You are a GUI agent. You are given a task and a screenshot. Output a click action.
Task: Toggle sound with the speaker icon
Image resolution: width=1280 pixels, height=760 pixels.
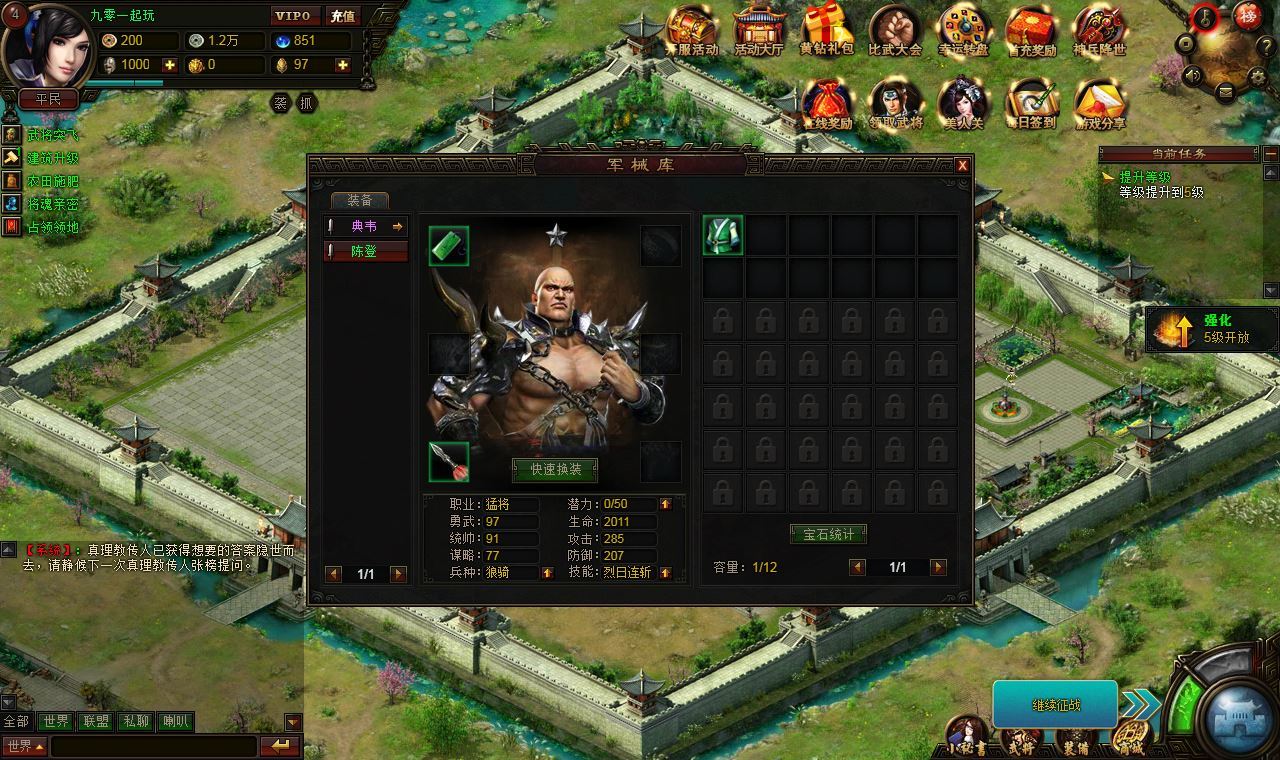1192,74
